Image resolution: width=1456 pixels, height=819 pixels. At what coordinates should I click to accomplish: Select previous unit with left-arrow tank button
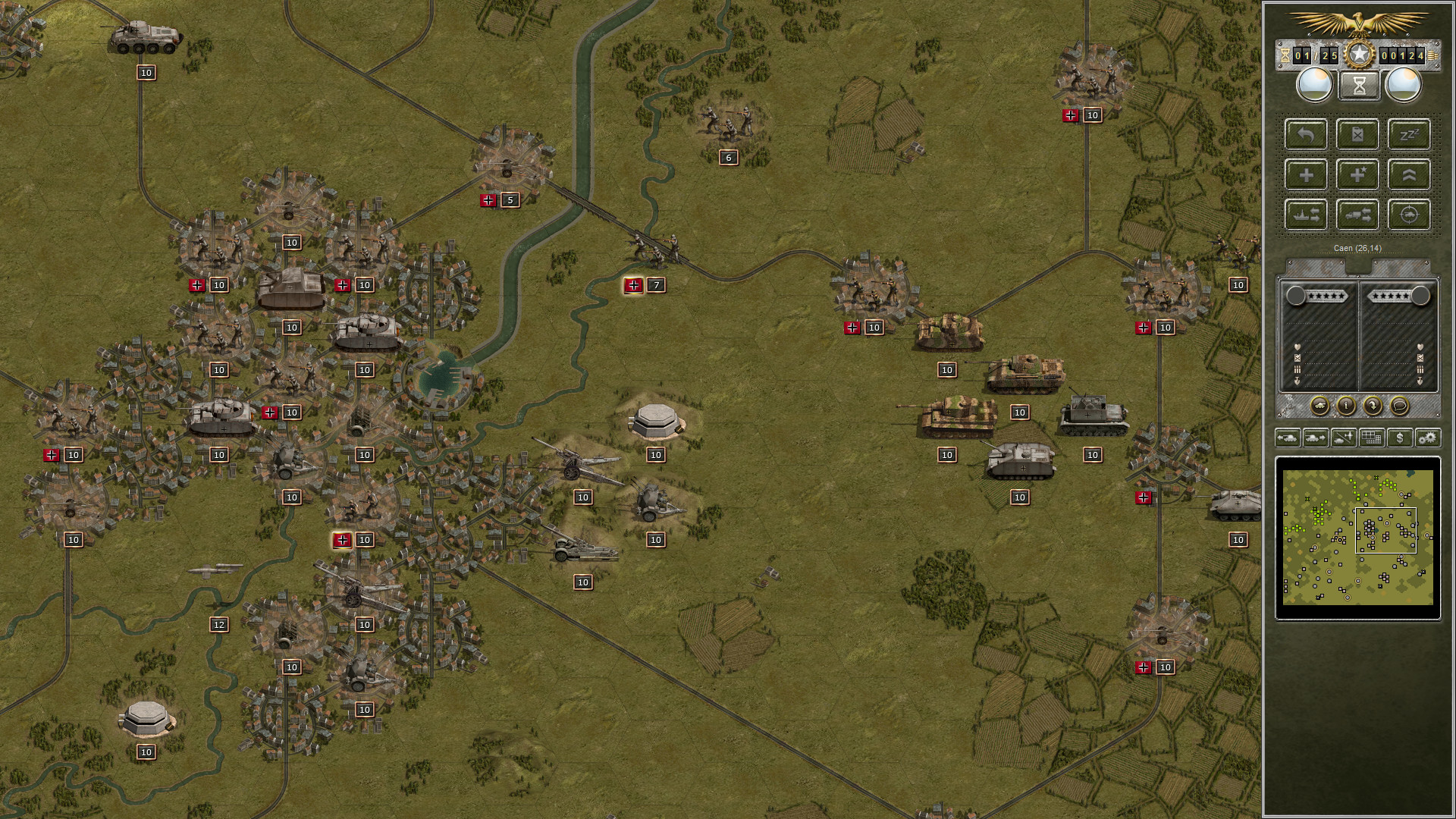(1288, 438)
